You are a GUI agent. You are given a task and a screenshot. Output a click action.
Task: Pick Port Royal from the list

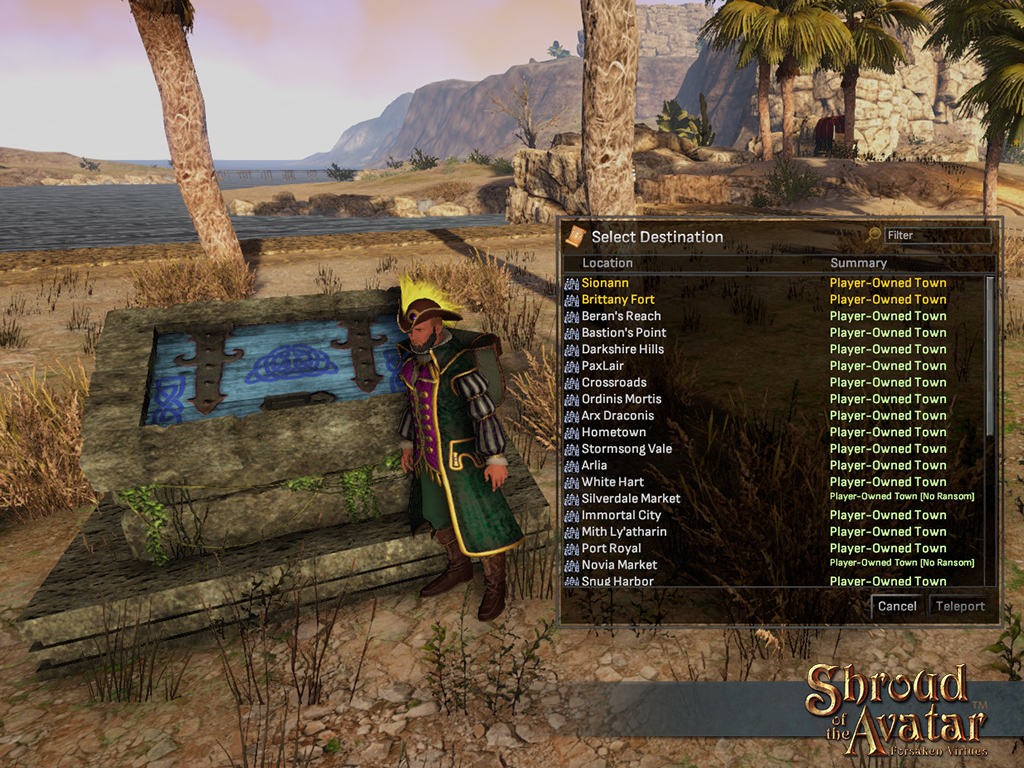click(611, 548)
